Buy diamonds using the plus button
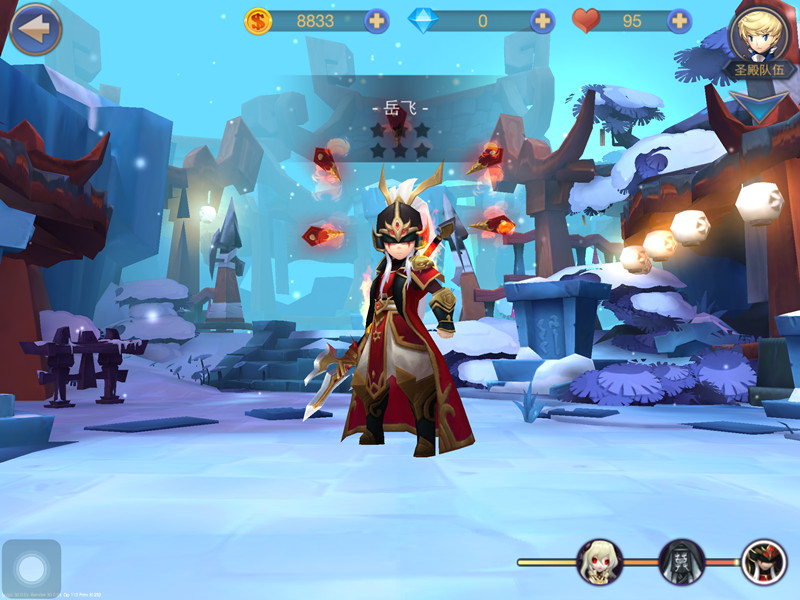Image resolution: width=800 pixels, height=600 pixels. coord(542,20)
